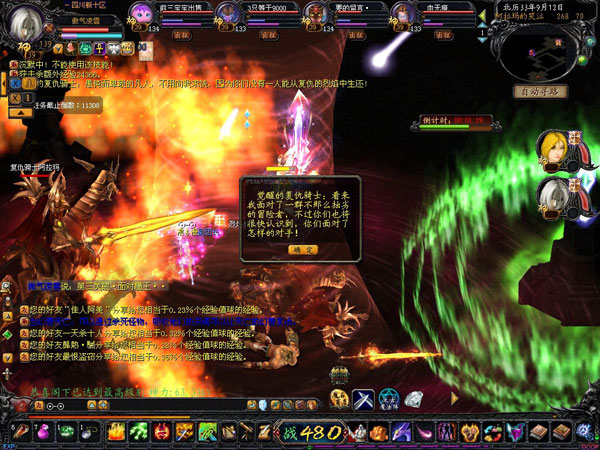Click the 自动寻路 auto-pathfinding button
The height and width of the screenshot is (450, 600).
[541, 92]
